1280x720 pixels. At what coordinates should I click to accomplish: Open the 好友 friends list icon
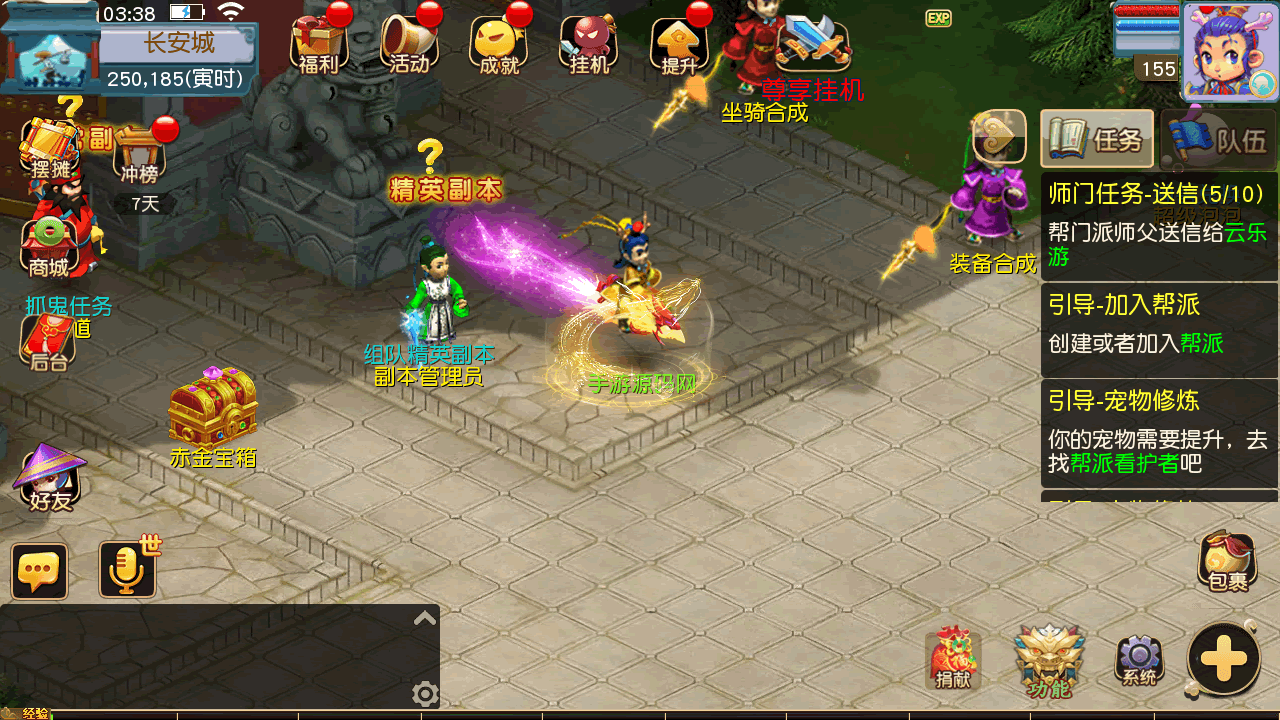50,478
